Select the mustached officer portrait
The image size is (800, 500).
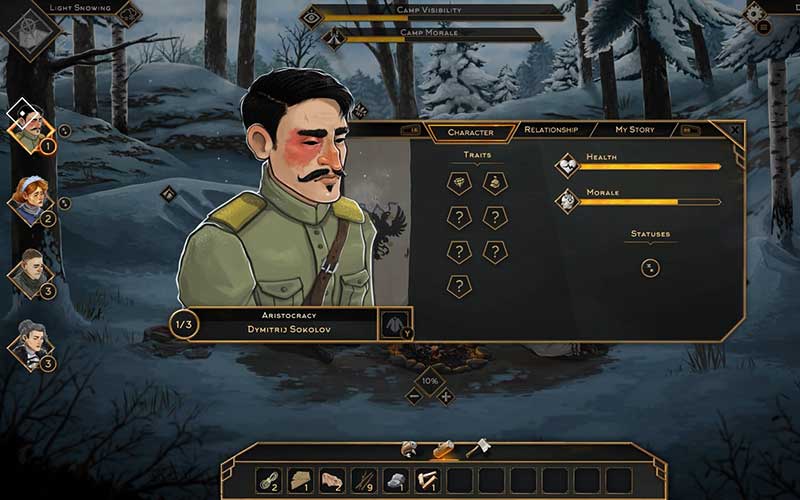click(x=28, y=130)
